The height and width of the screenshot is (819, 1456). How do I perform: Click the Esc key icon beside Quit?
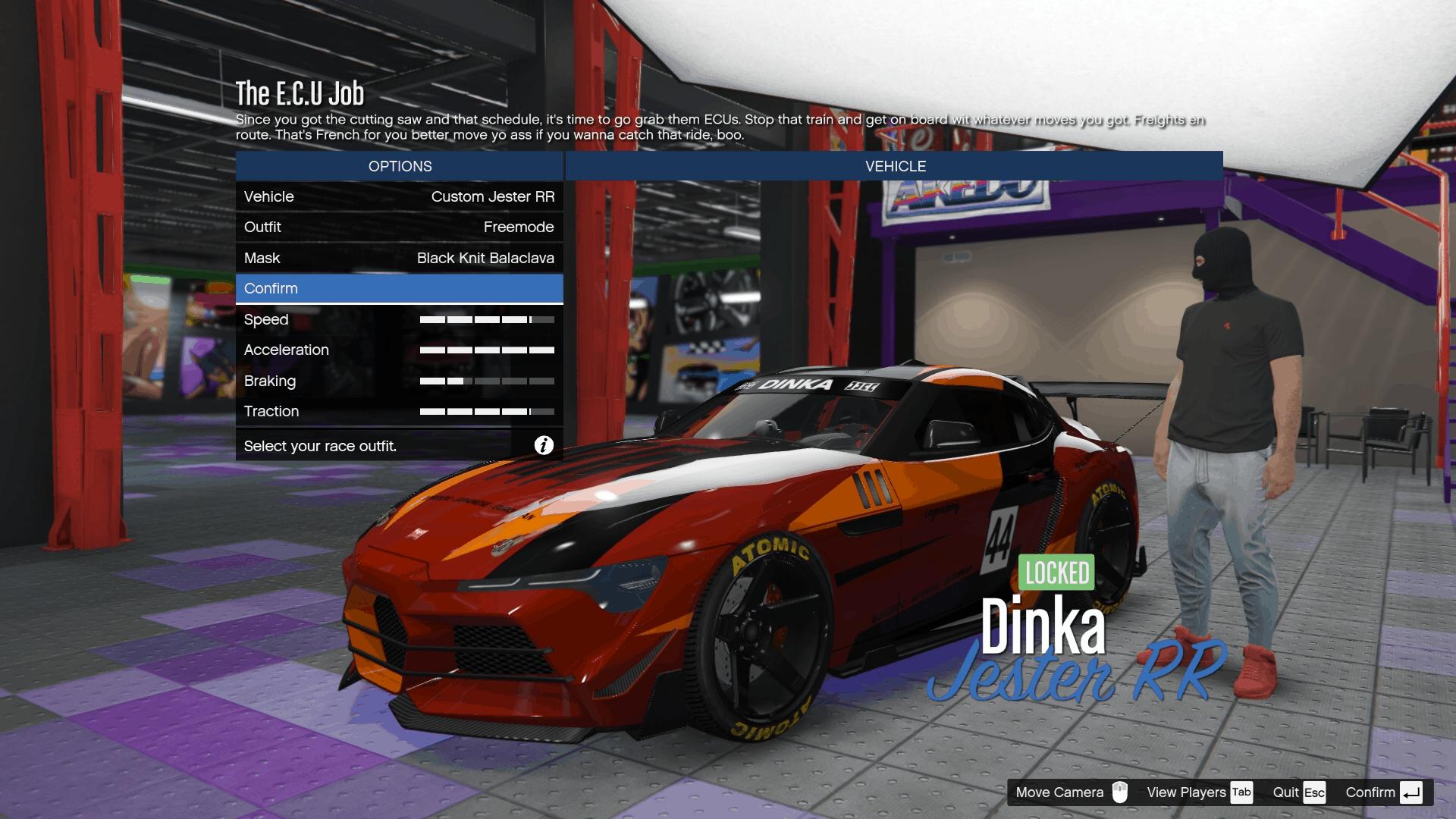pyautogui.click(x=1314, y=792)
